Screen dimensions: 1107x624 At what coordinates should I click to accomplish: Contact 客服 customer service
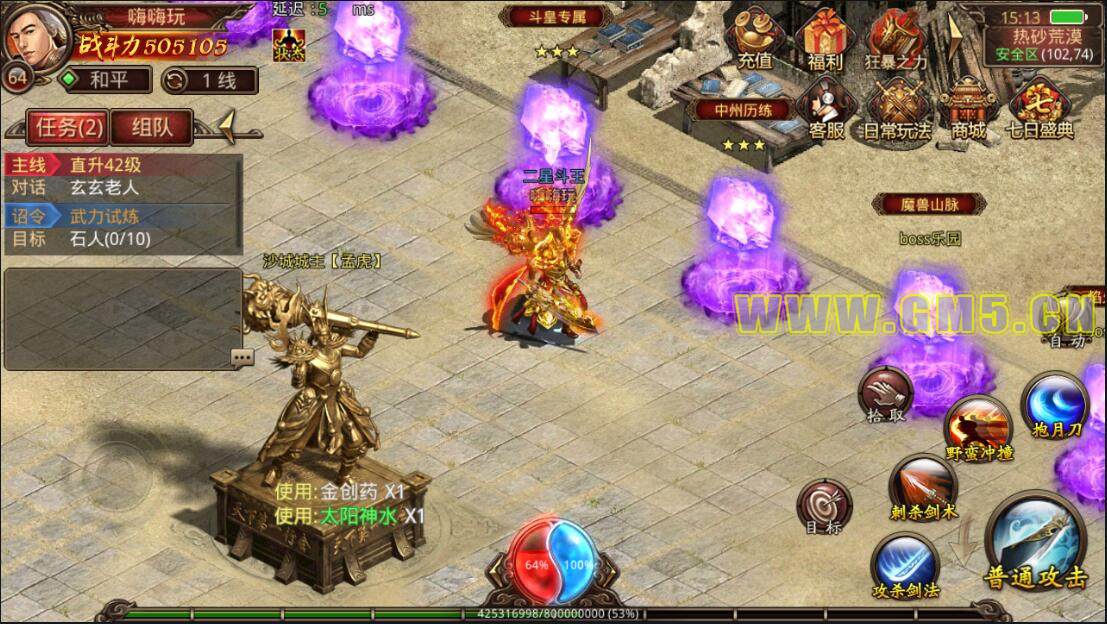825,108
